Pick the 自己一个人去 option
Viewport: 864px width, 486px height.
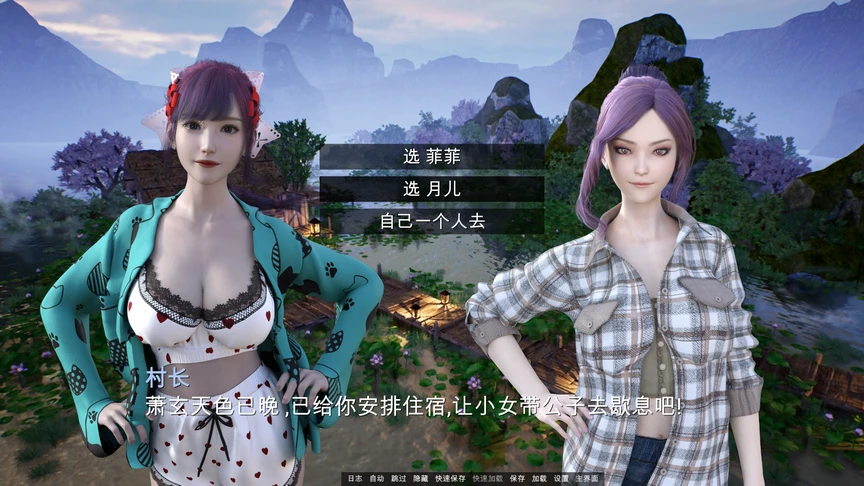432,221
